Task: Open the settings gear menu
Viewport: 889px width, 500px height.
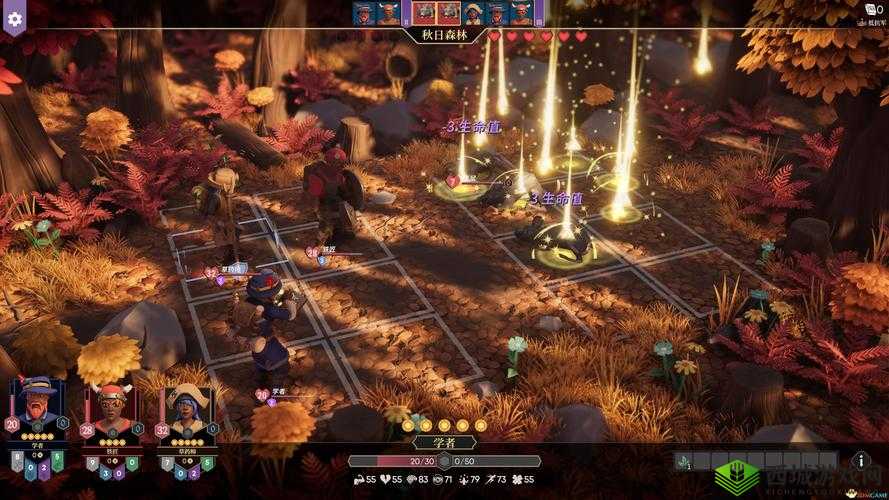Action: tap(14, 17)
